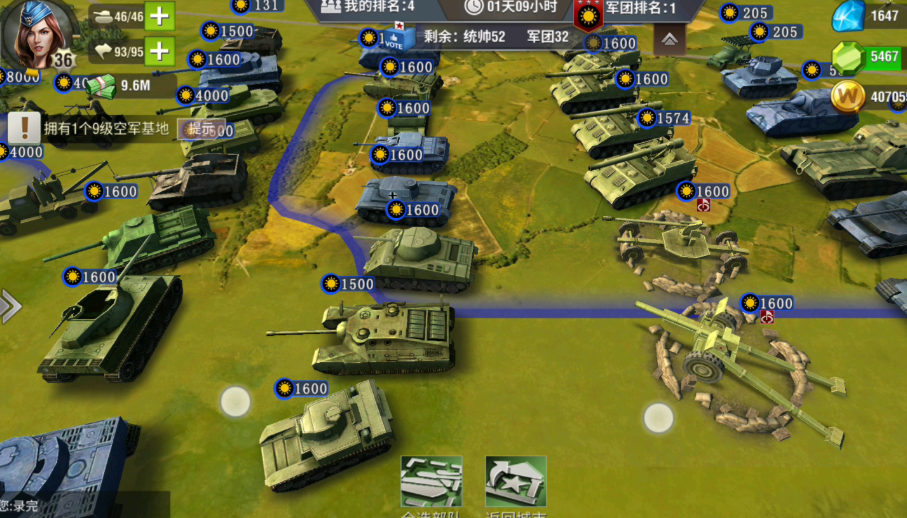This screenshot has width=907, height=518.
Task: Tap the green gem currency
Action: tap(848, 57)
